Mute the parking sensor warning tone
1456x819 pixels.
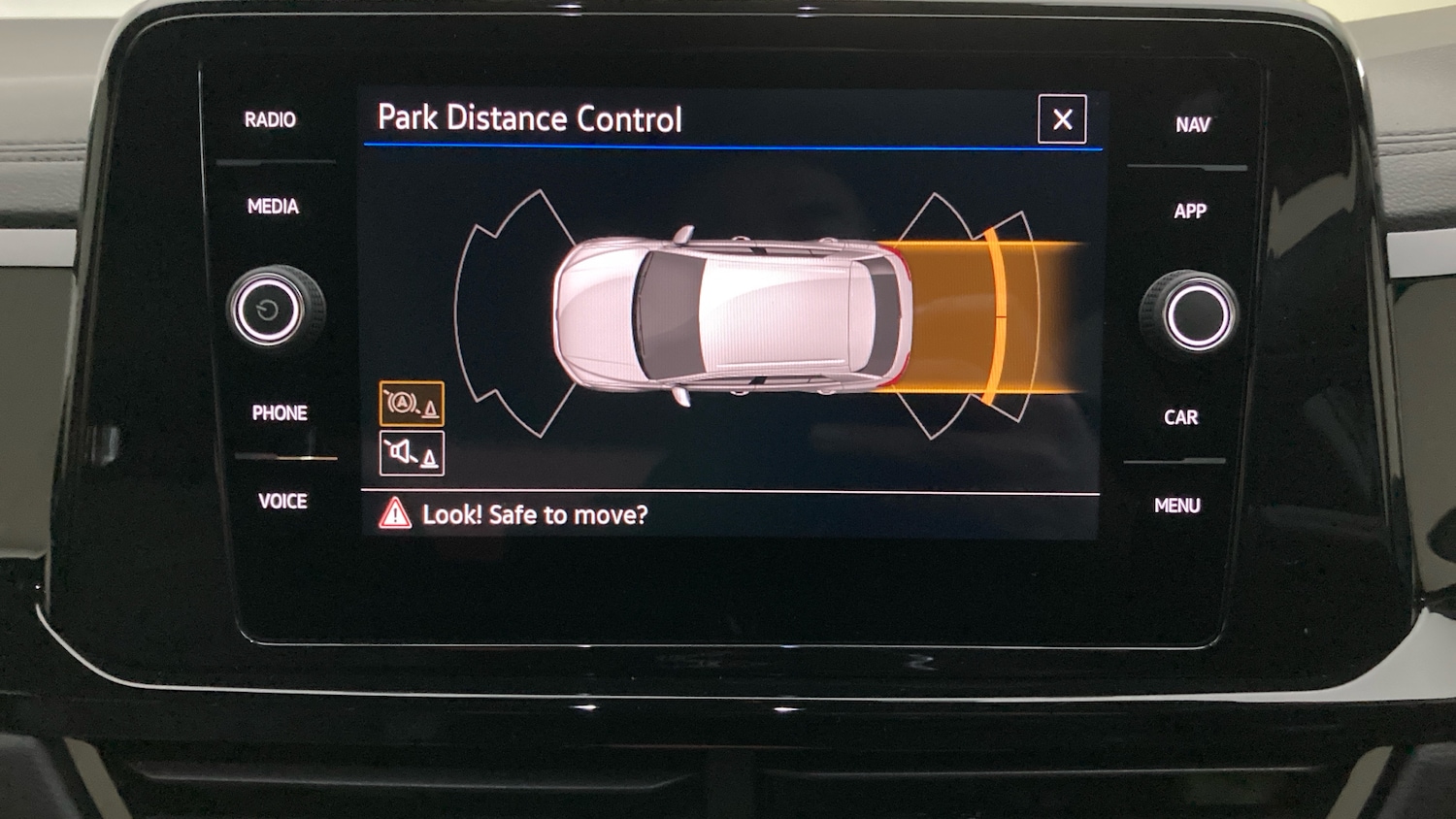412,452
